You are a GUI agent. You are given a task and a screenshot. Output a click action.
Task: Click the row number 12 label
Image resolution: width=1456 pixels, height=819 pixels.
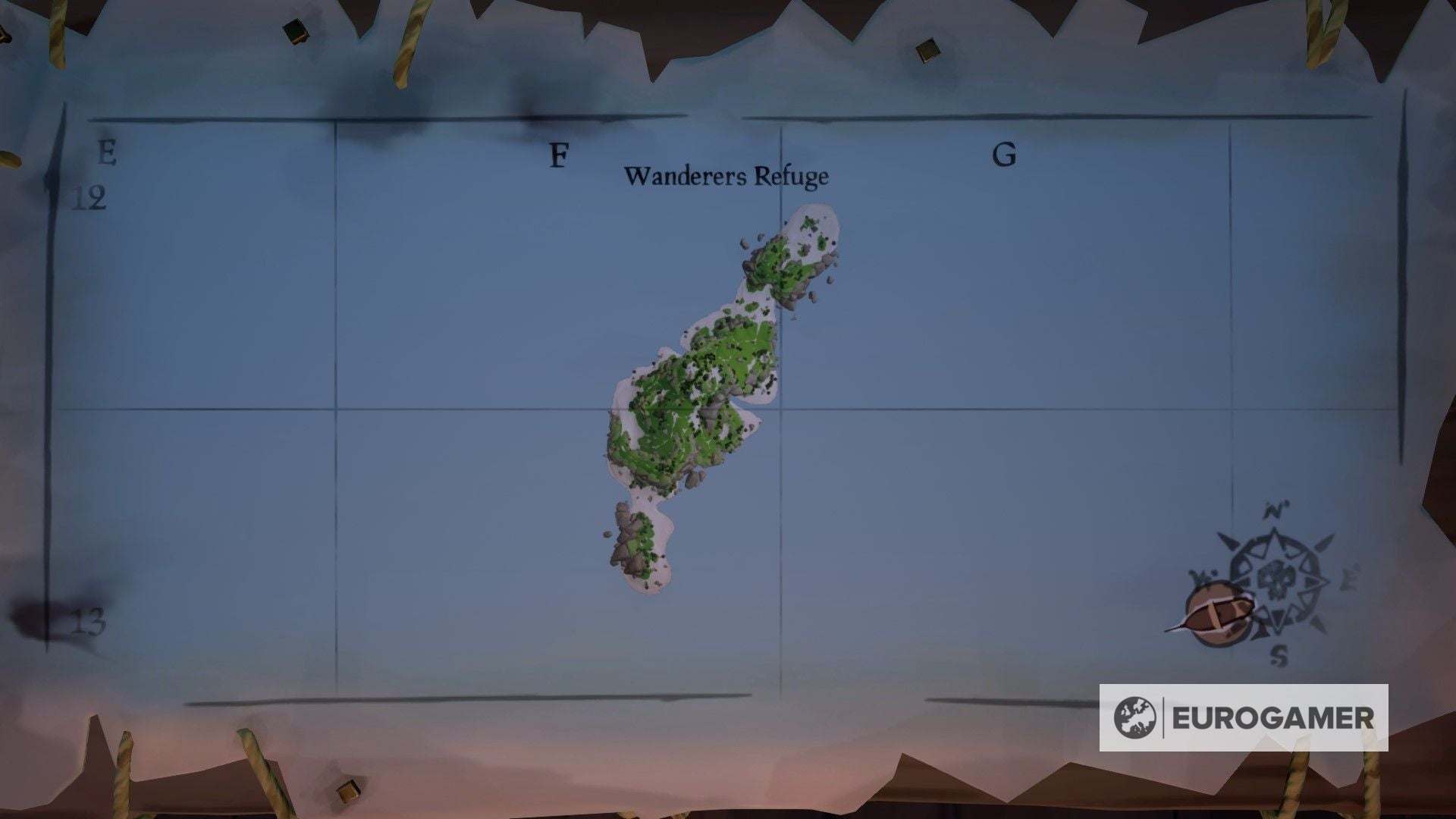click(x=89, y=197)
